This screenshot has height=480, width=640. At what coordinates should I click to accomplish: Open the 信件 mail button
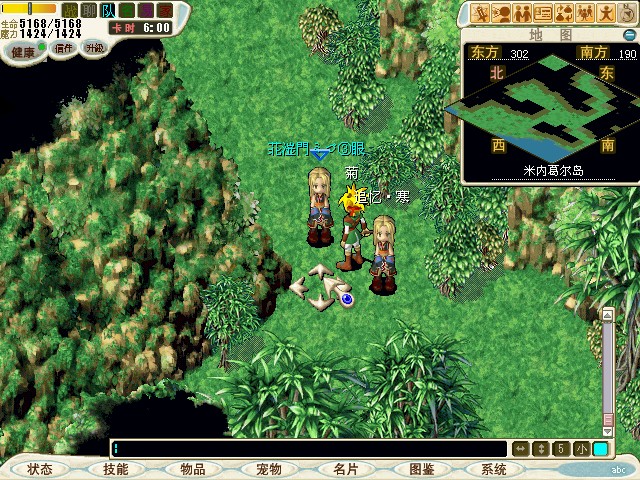click(65, 48)
